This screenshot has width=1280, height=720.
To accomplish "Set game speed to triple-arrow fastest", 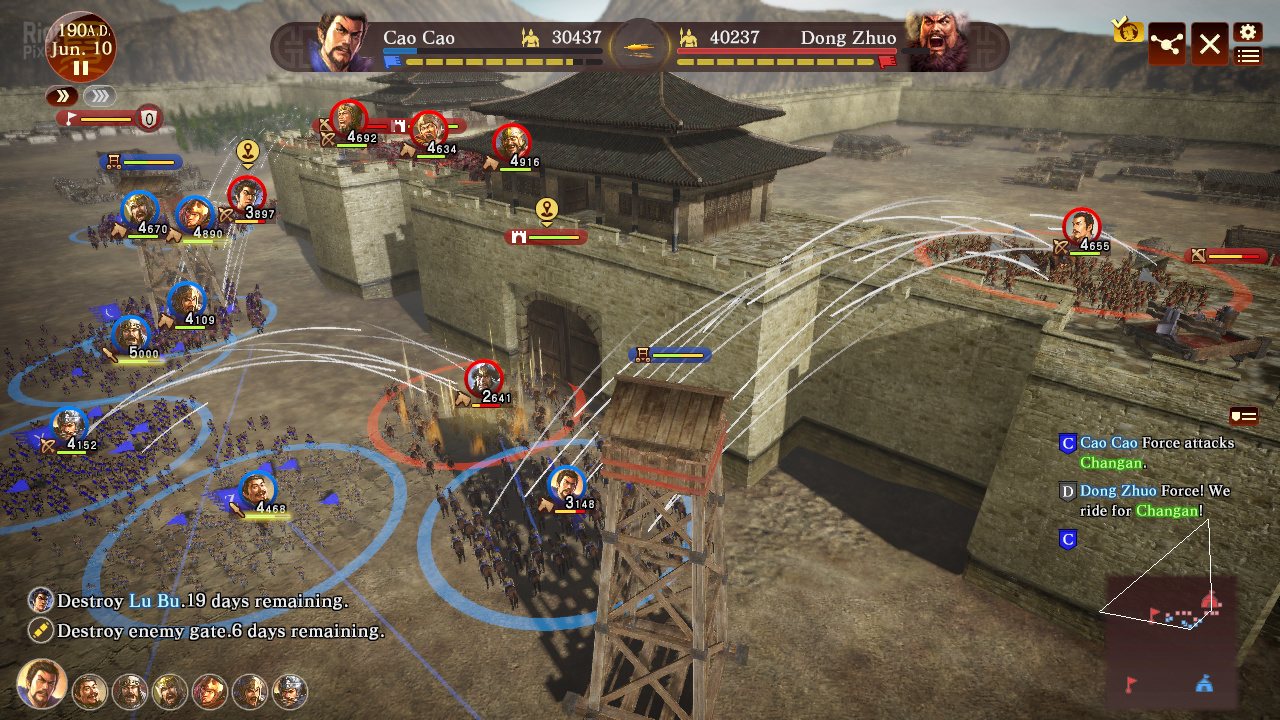I will [98, 96].
